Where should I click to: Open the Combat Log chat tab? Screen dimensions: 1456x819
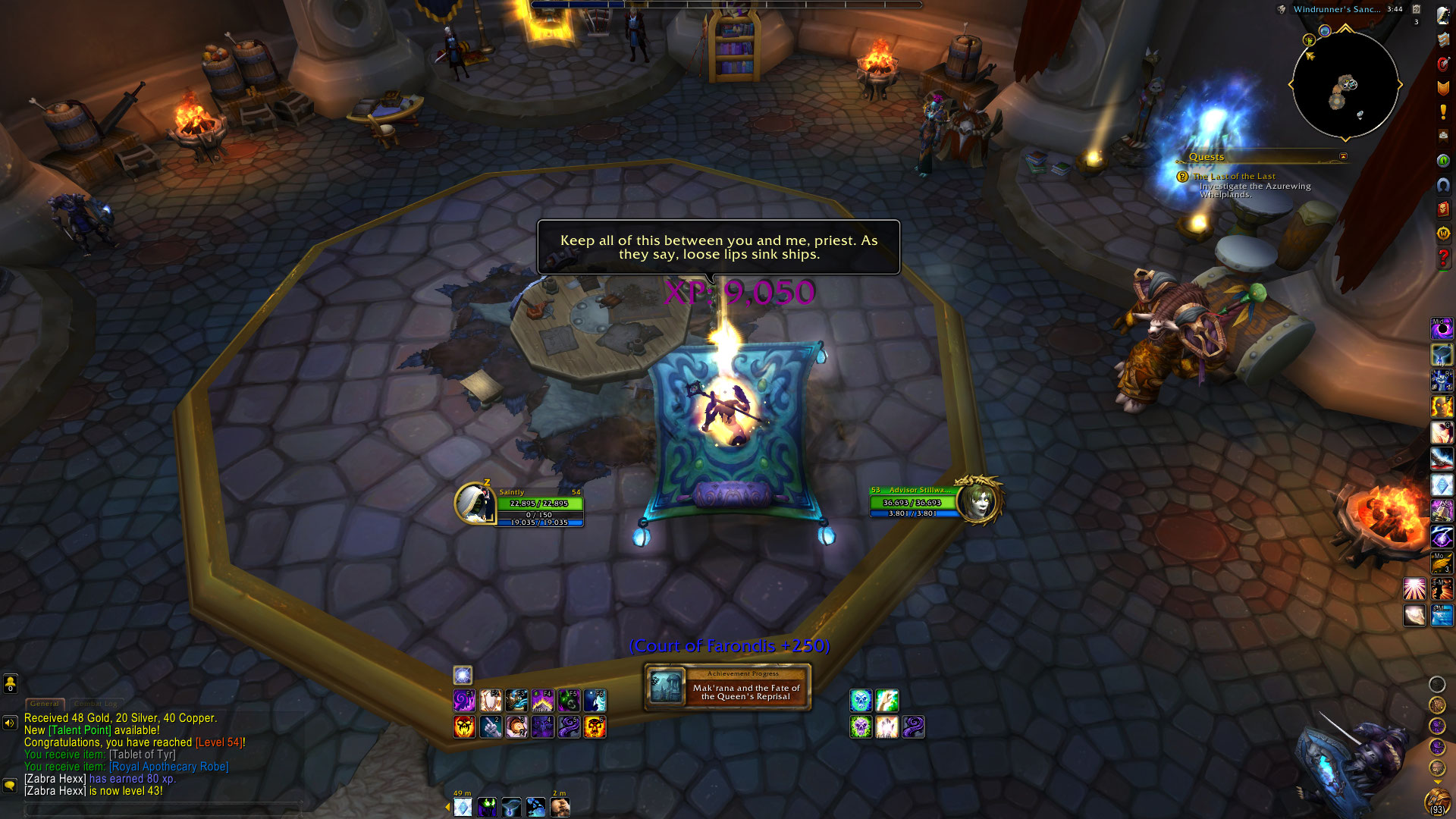coord(96,704)
